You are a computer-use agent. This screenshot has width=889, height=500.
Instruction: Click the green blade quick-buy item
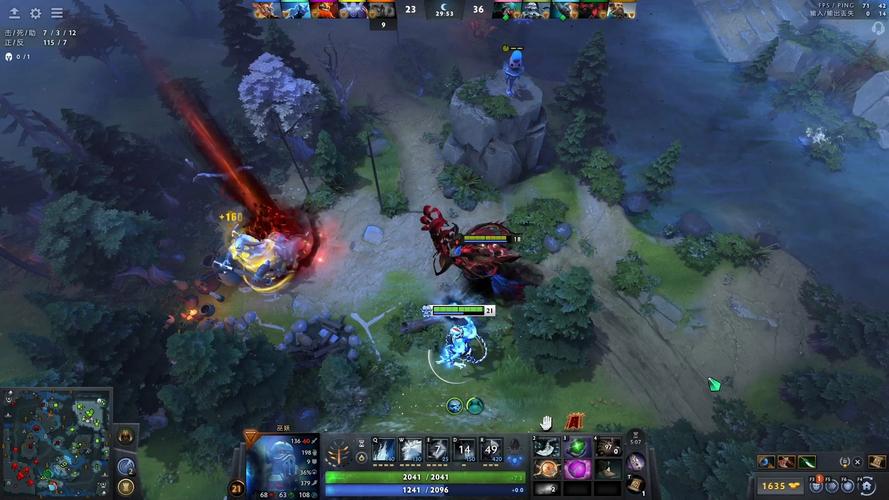pos(807,462)
